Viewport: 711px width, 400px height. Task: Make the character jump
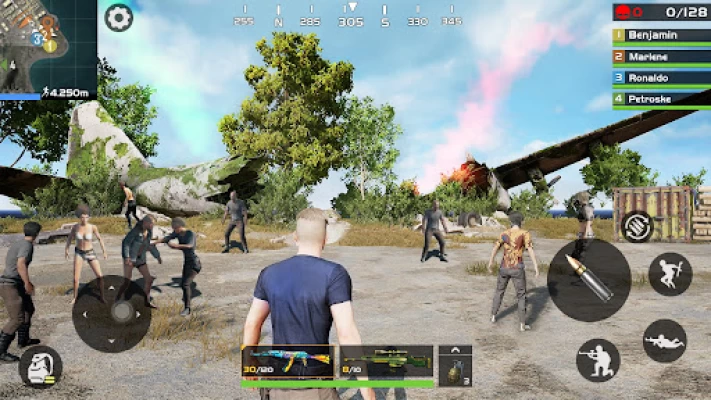click(x=669, y=274)
